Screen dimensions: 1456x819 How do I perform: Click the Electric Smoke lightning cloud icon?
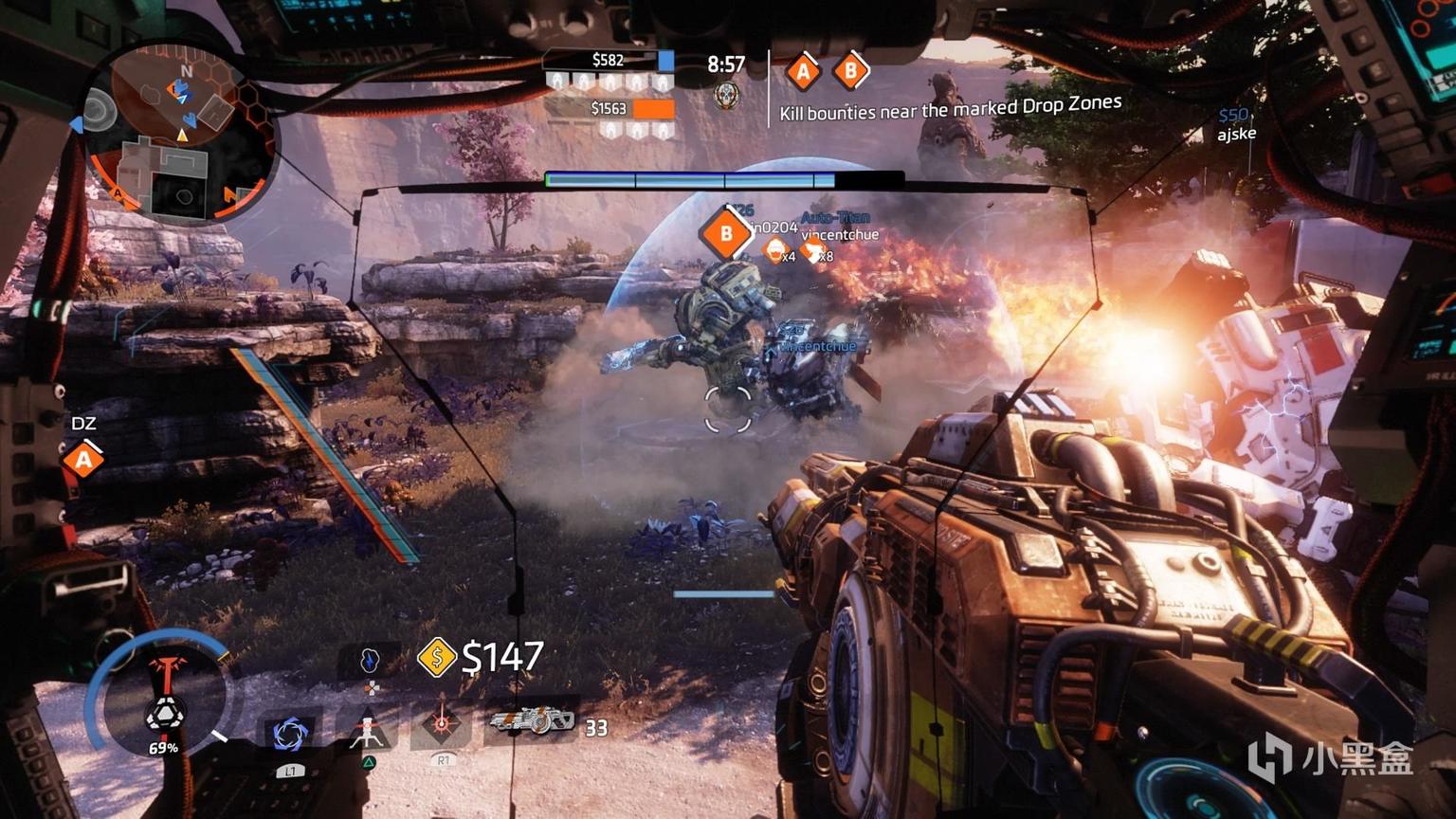tap(370, 661)
